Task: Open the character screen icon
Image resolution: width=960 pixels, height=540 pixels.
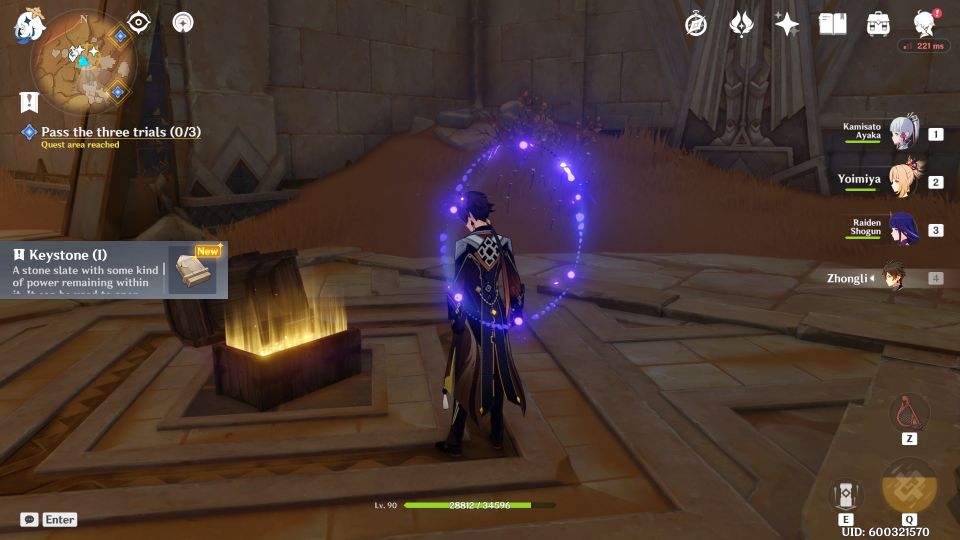Action: point(924,24)
